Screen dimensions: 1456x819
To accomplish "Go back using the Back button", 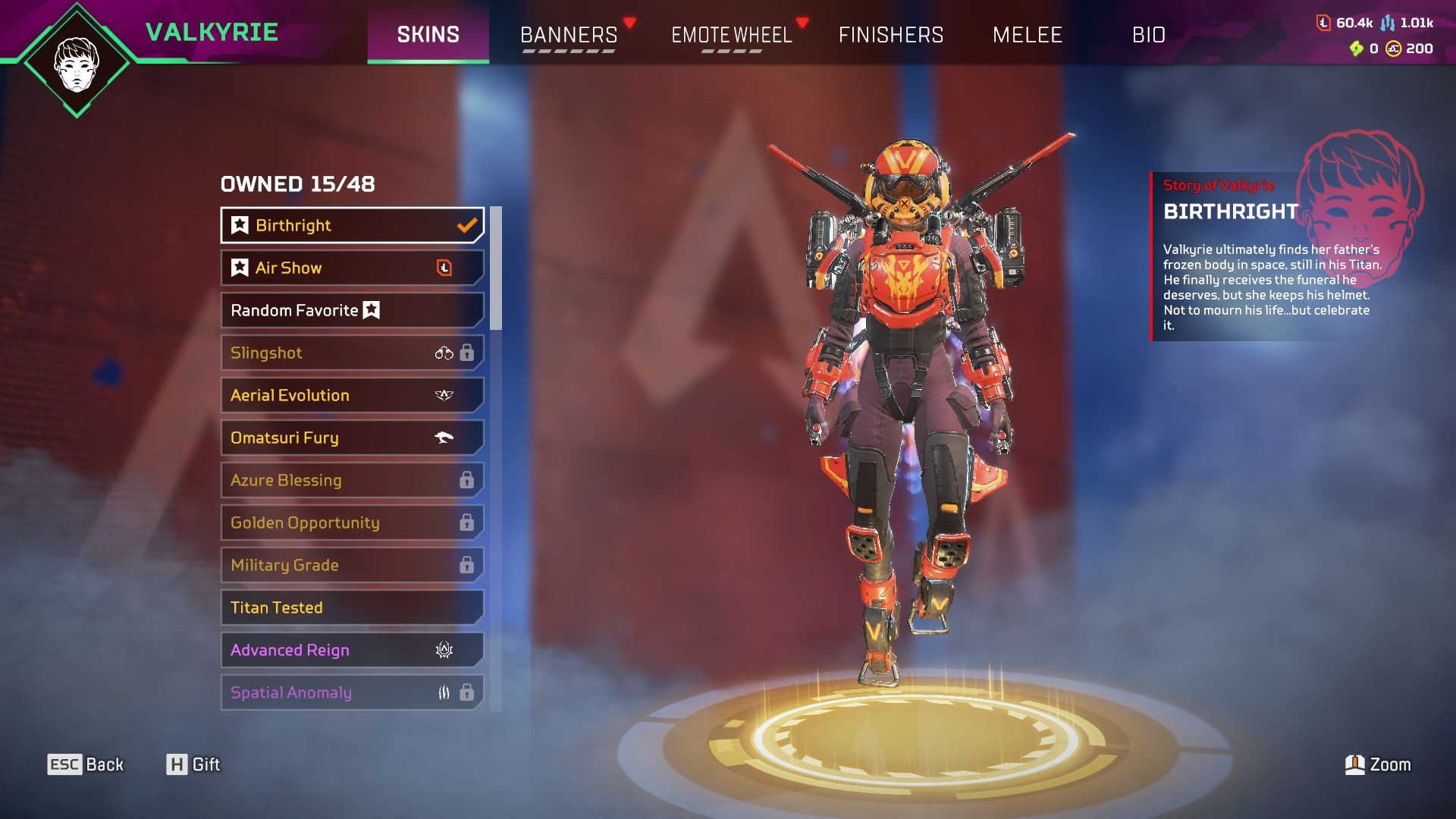I will pyautogui.click(x=86, y=764).
